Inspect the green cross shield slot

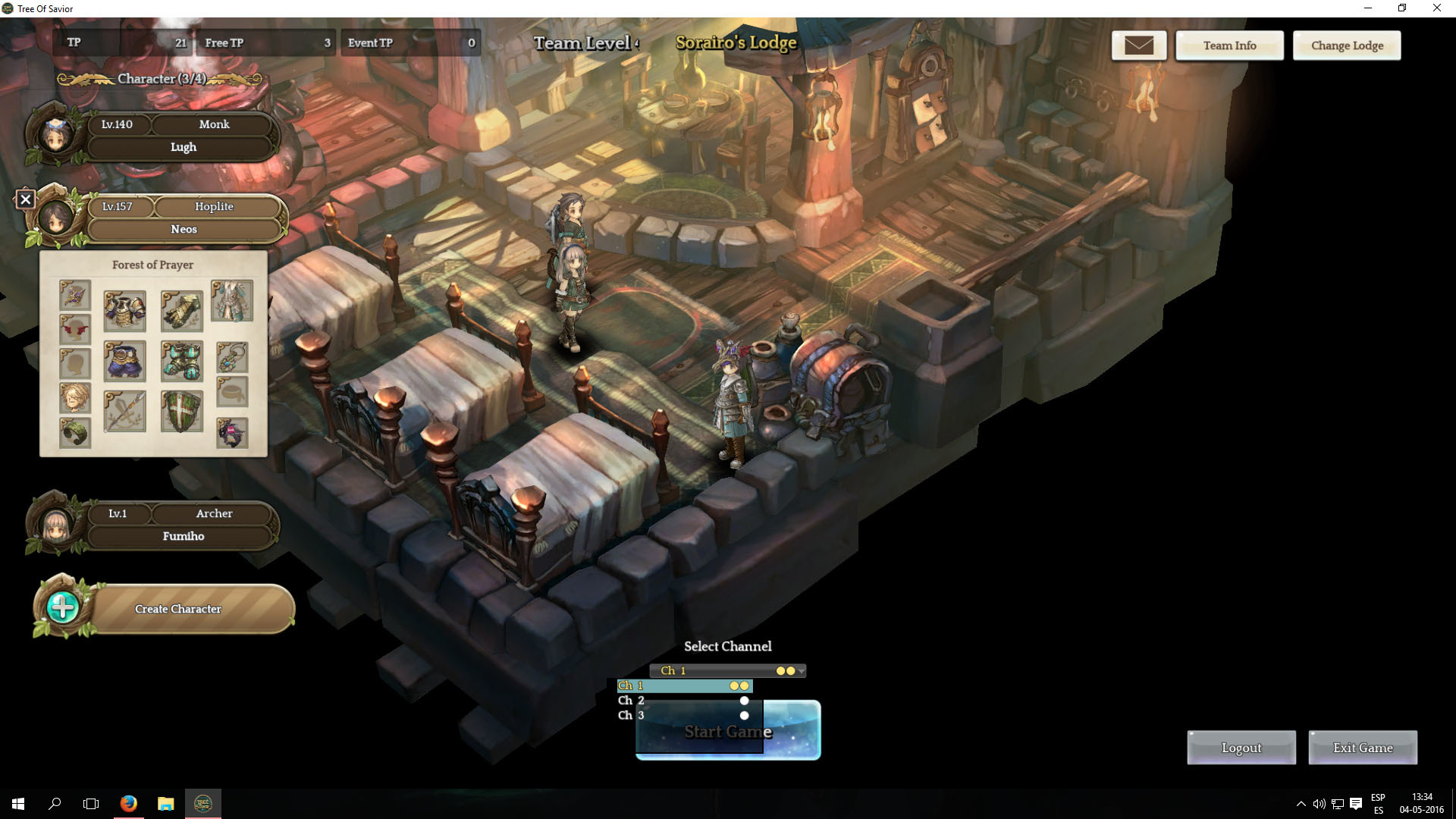click(182, 412)
